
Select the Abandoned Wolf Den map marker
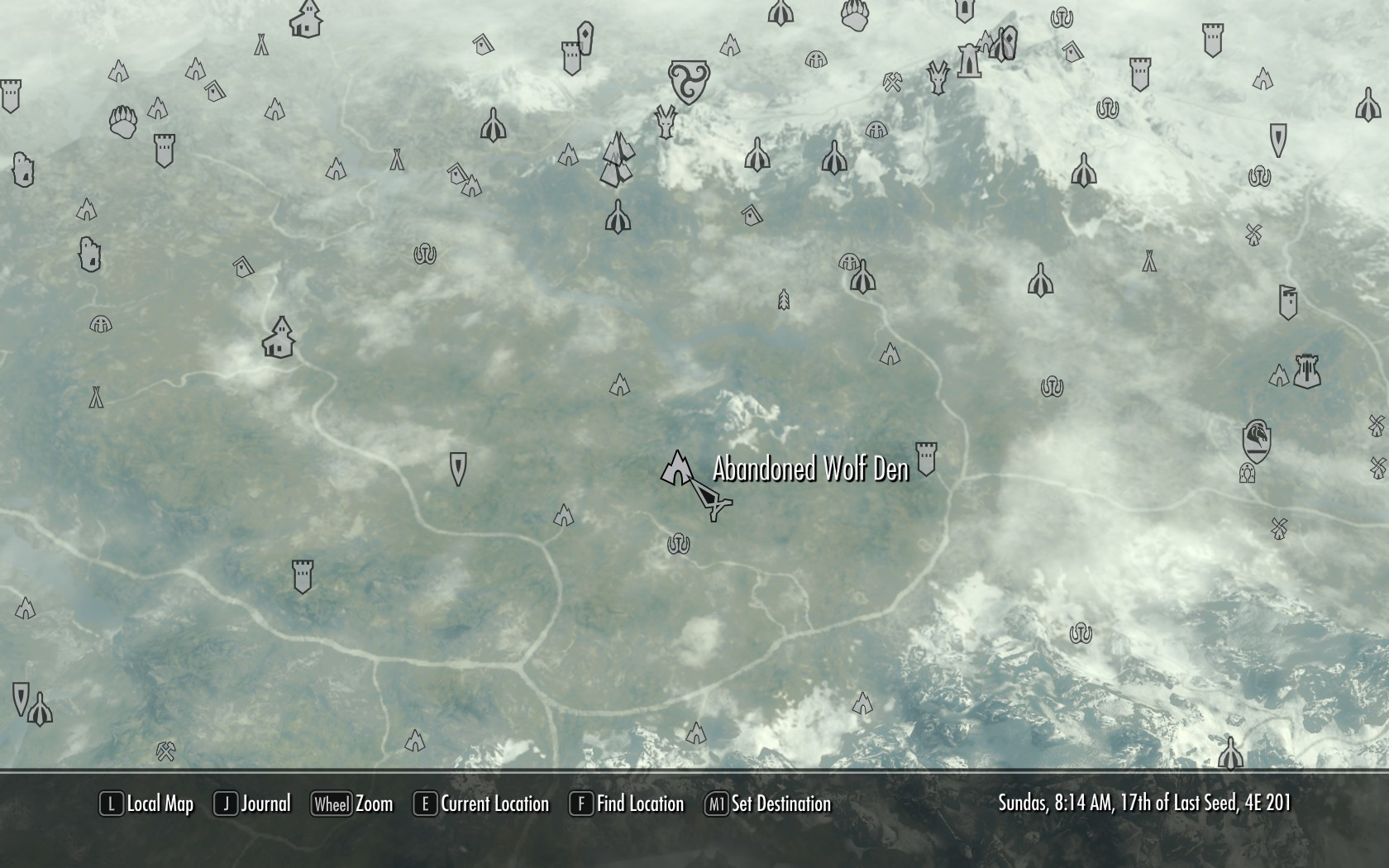point(677,470)
